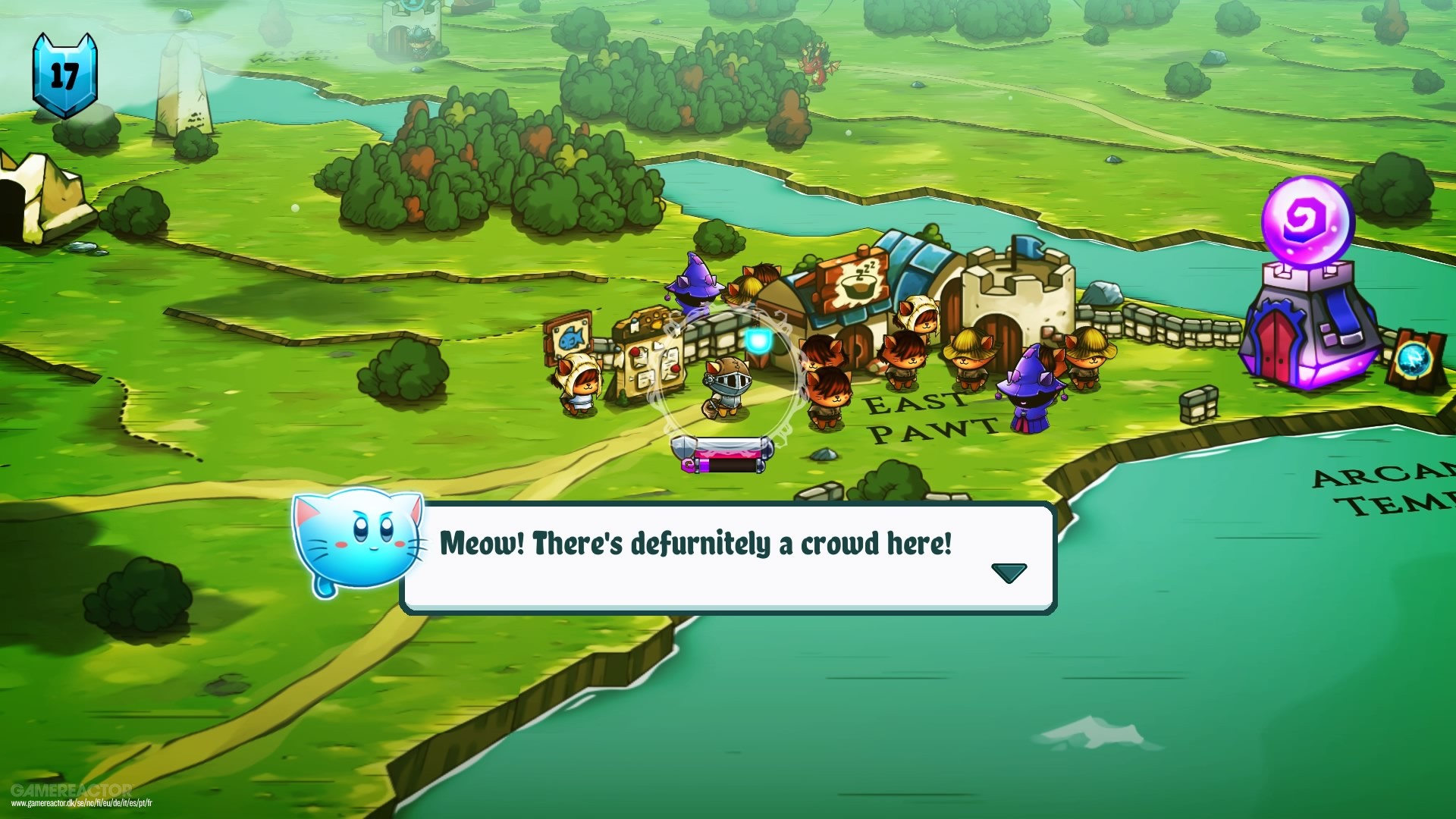Screen dimensions: 1456x819
Task: Select the purple orb atop the Arcane Temple
Action: click(x=1307, y=220)
